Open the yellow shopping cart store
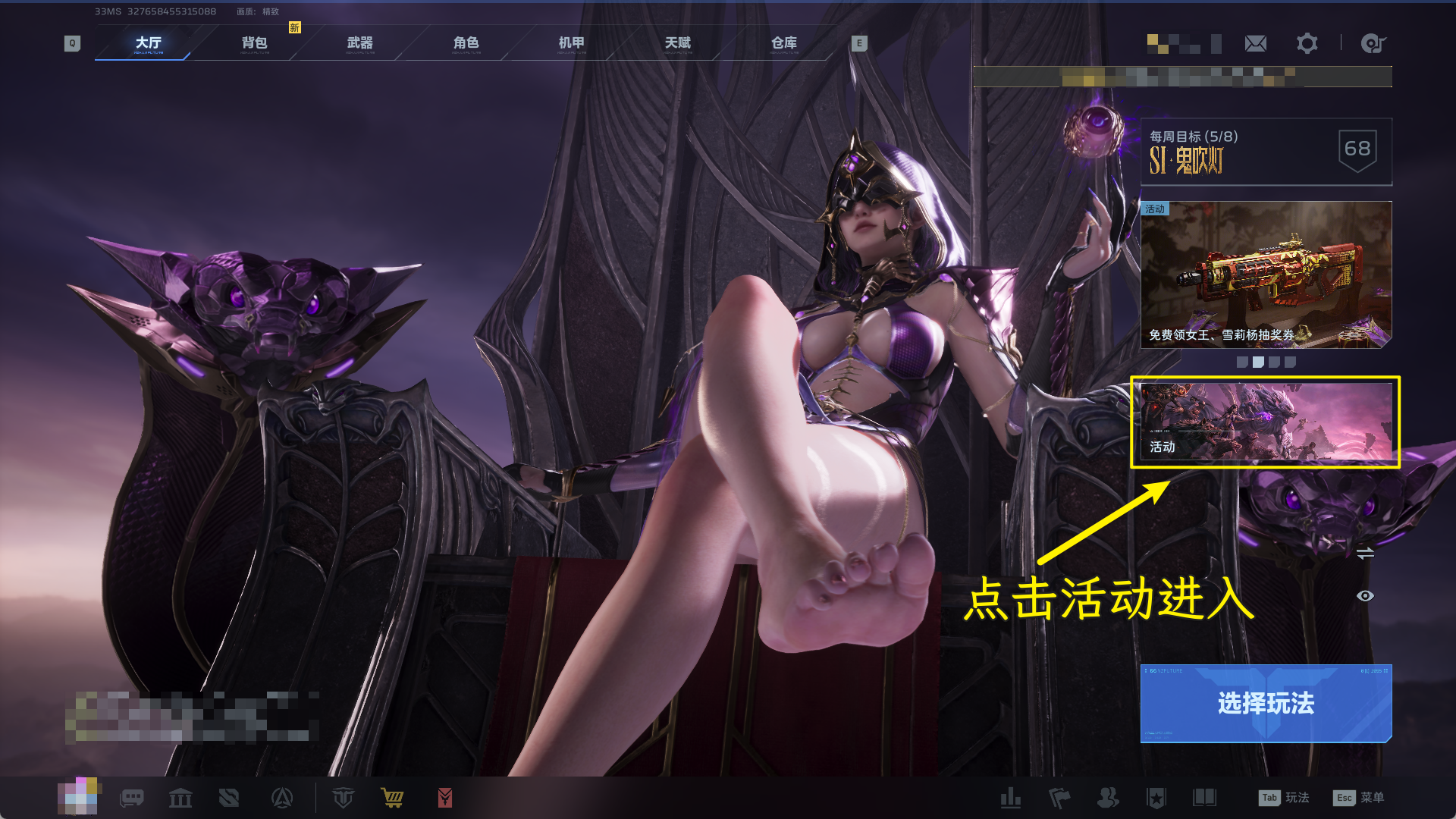1456x819 pixels. 392,798
